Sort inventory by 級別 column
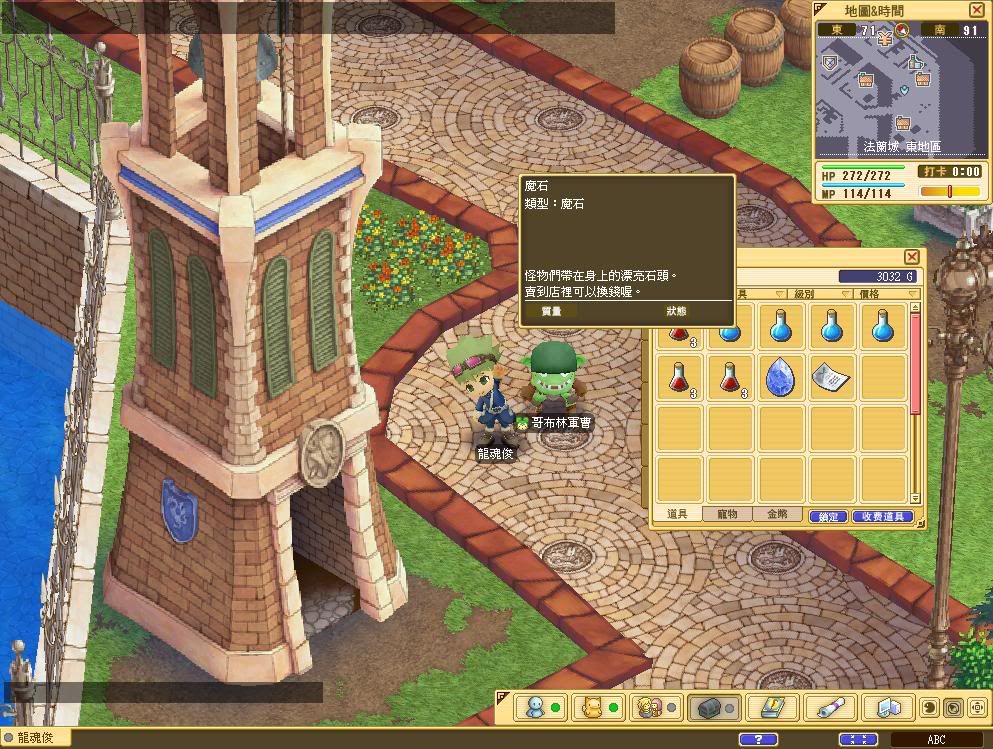 (x=810, y=294)
